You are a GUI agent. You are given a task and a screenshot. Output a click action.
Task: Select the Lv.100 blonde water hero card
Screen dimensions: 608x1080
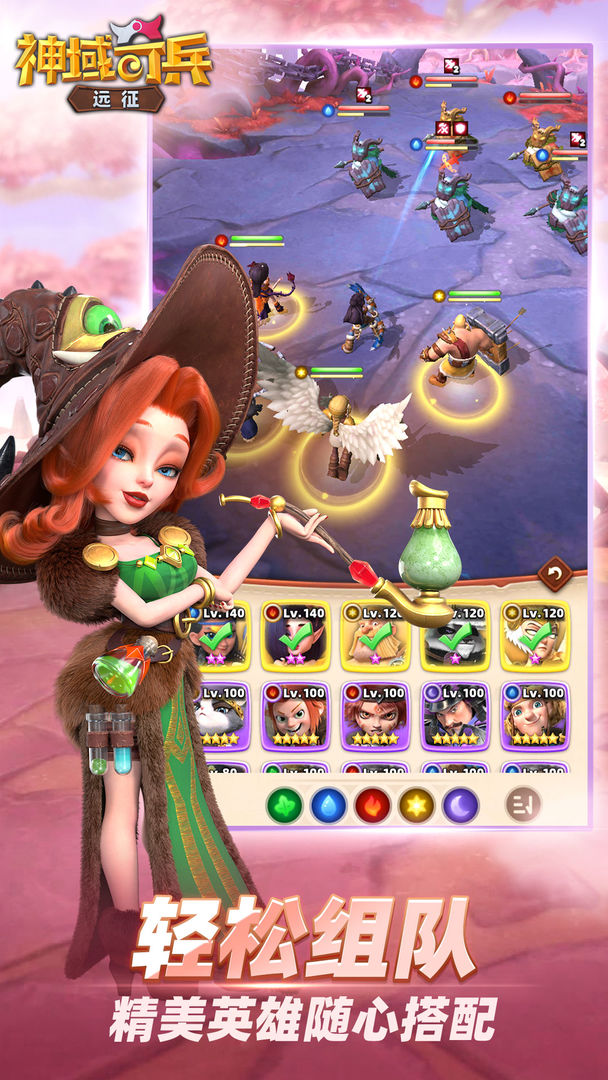pyautogui.click(x=535, y=716)
